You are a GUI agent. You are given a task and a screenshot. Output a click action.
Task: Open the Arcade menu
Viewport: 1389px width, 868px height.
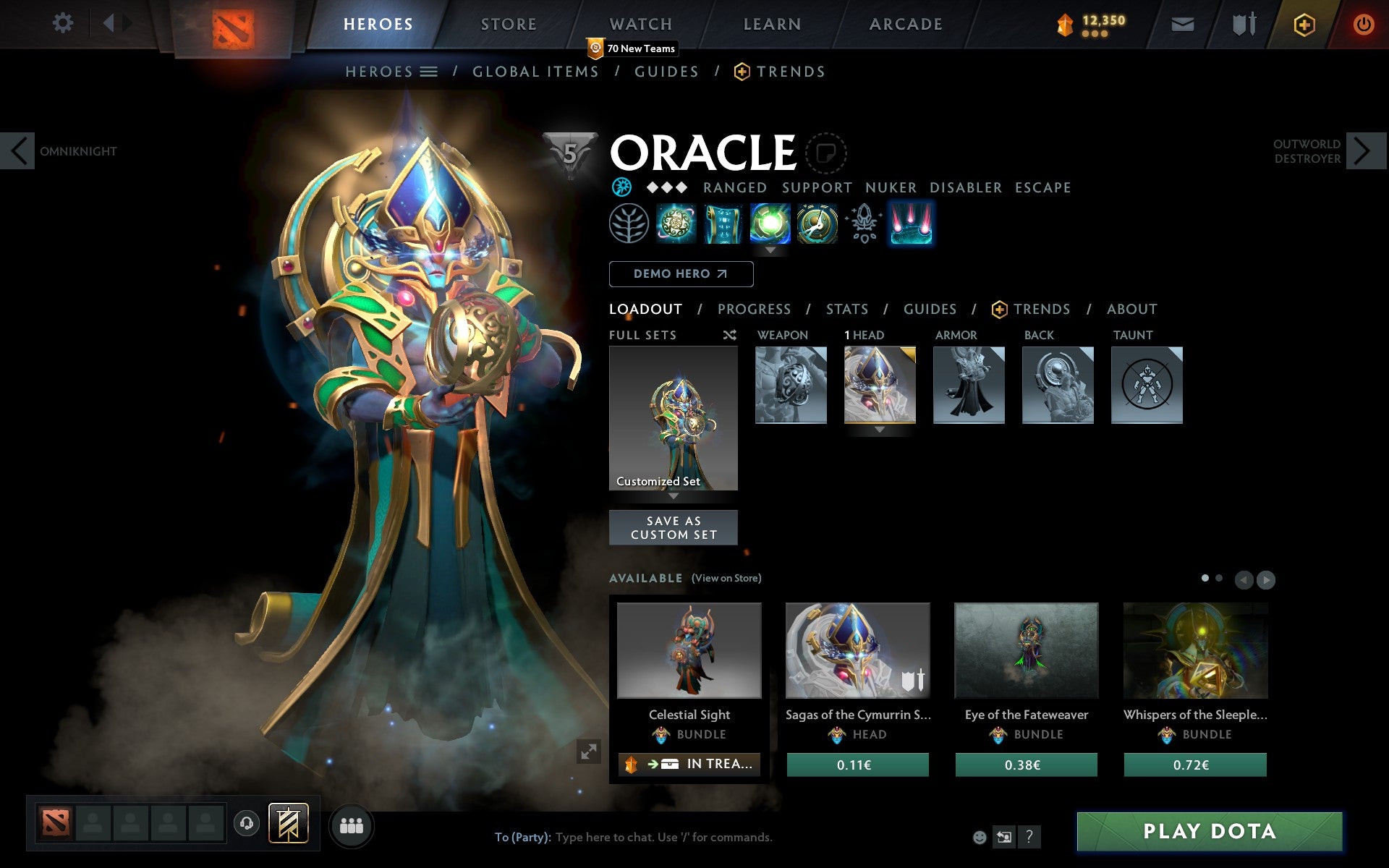pos(905,23)
